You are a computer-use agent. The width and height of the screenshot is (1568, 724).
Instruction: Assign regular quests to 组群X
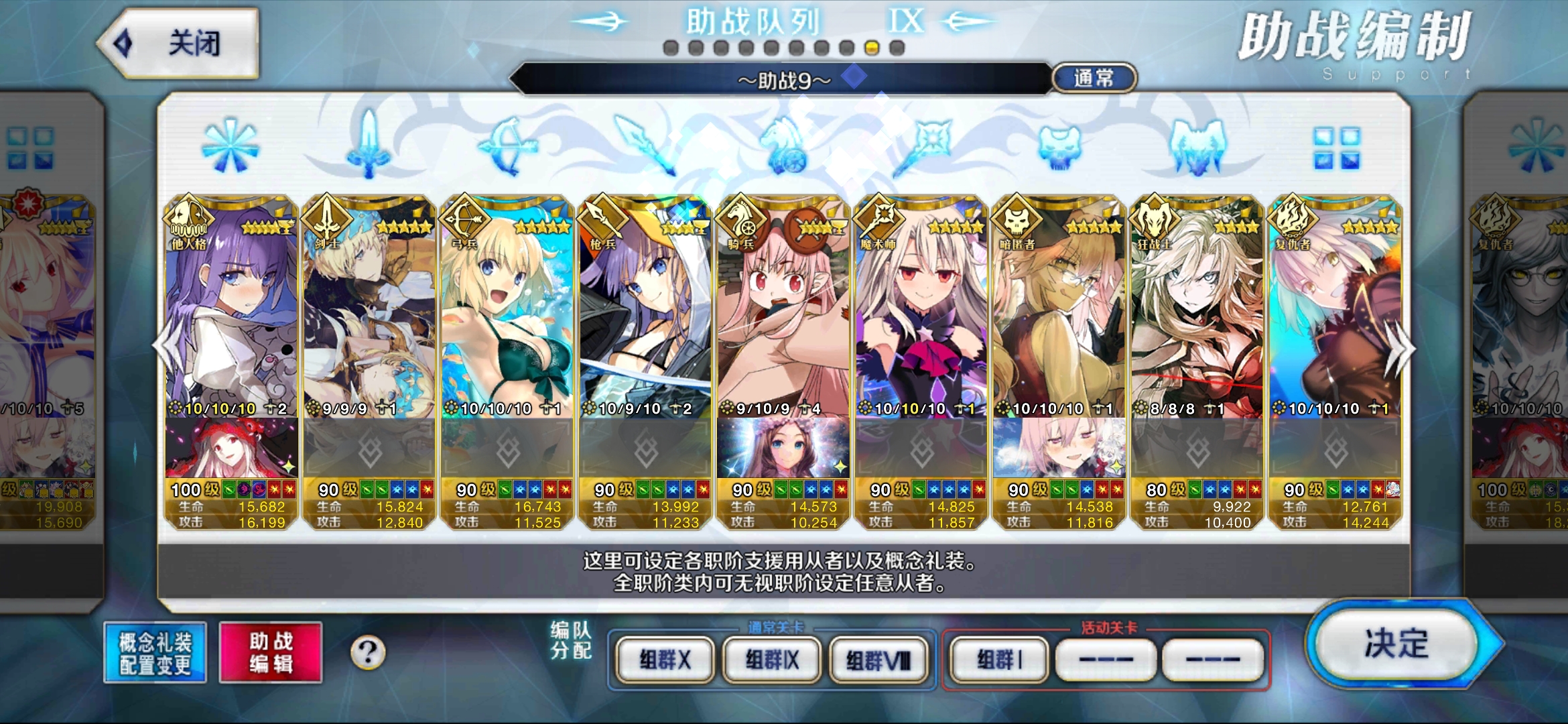tap(665, 660)
